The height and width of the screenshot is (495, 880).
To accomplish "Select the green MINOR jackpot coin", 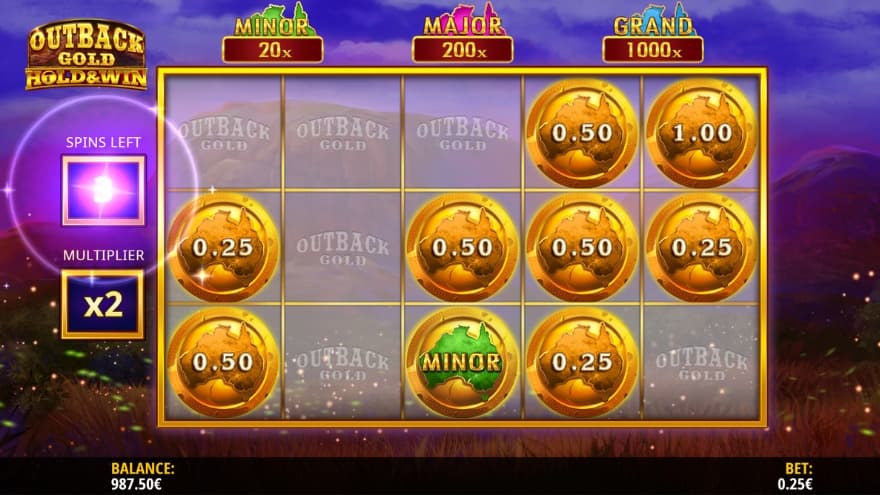I will [462, 362].
